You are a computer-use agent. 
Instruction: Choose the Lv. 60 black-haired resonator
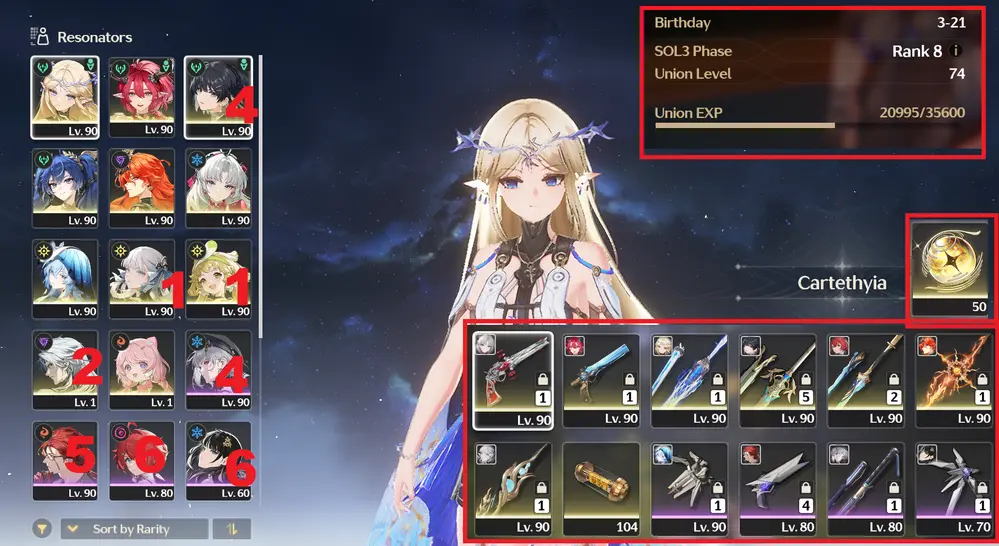218,461
